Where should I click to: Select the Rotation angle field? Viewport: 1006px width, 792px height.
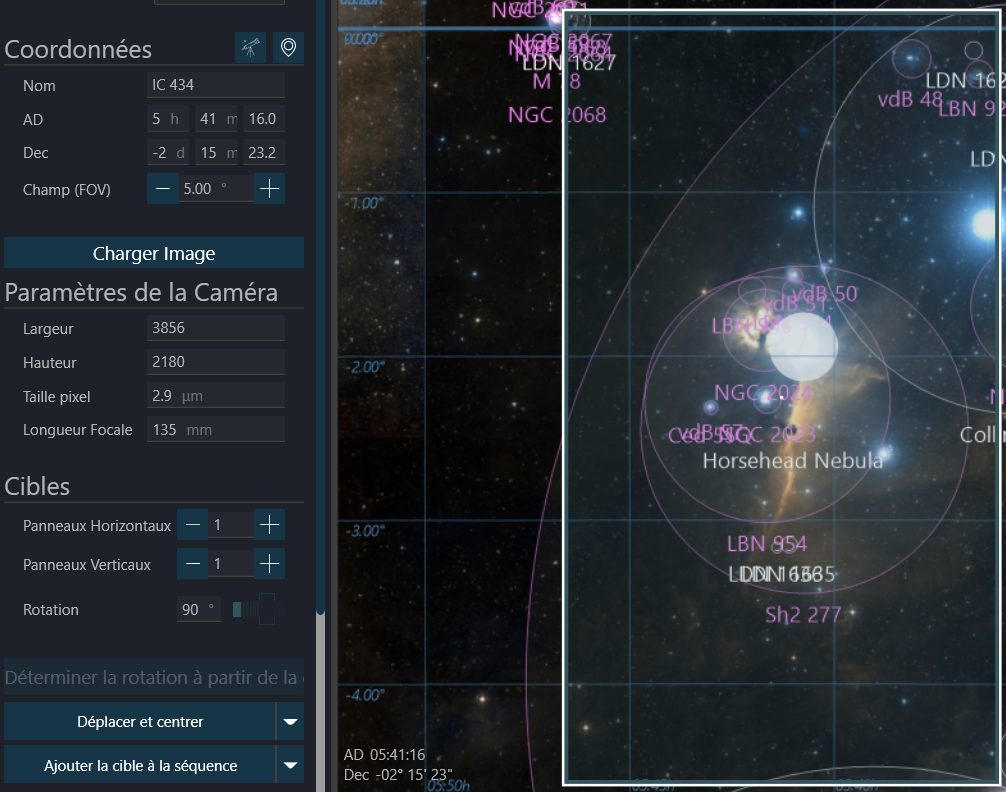coord(198,609)
